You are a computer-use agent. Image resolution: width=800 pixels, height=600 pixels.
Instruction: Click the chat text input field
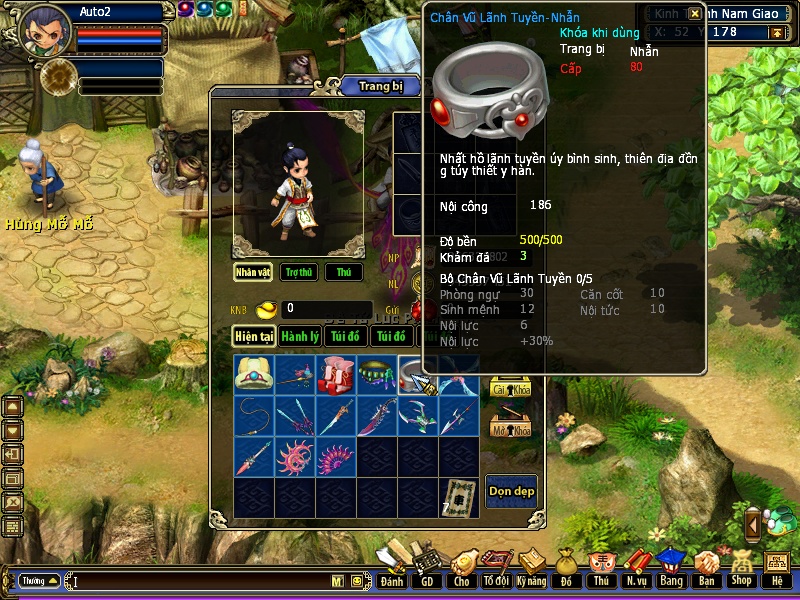pos(200,581)
